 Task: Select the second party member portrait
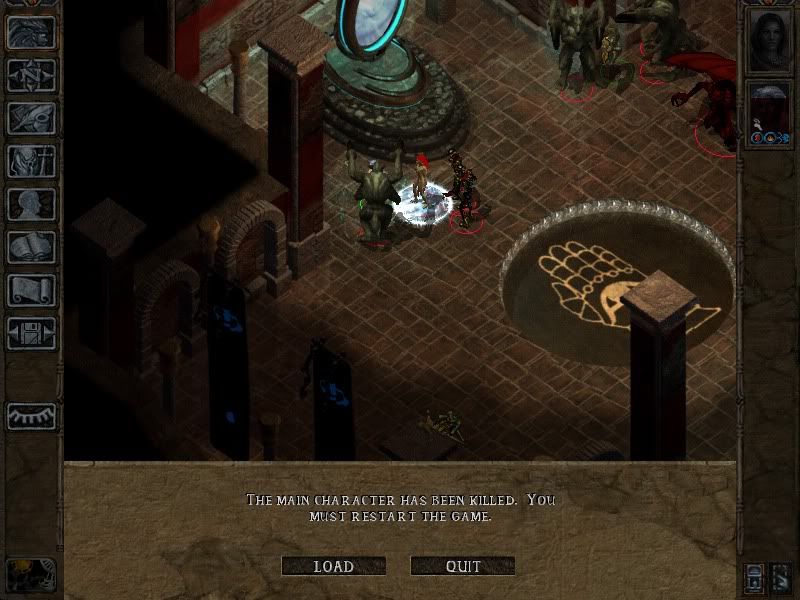[x=770, y=112]
